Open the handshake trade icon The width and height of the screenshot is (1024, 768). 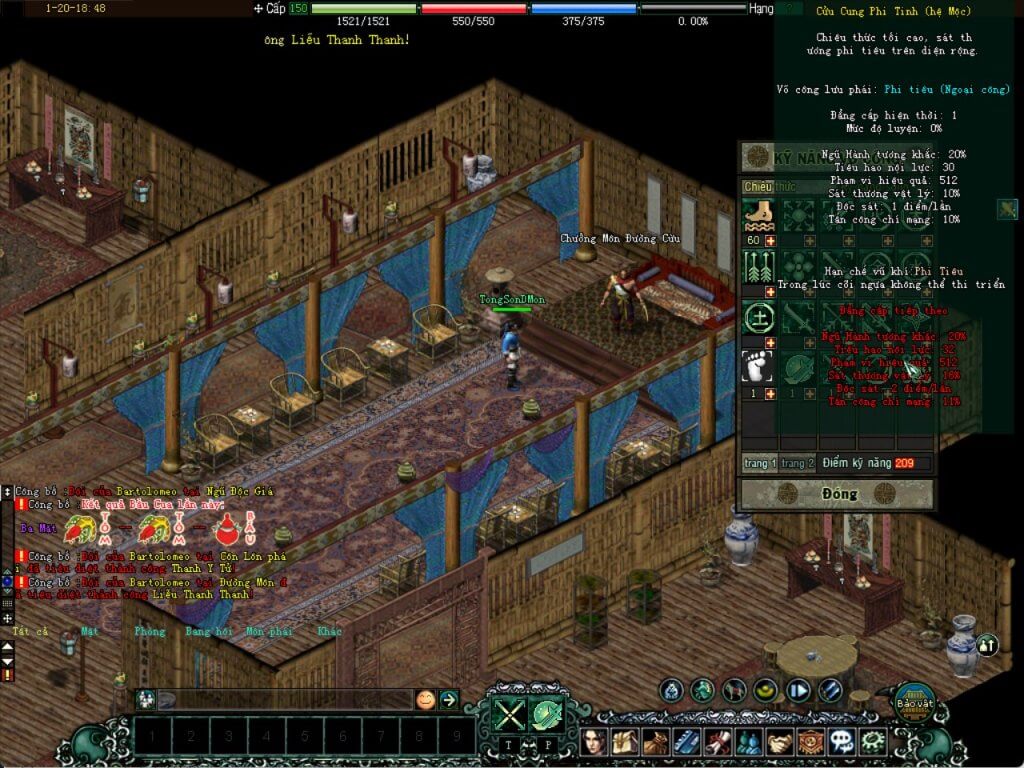point(778,741)
